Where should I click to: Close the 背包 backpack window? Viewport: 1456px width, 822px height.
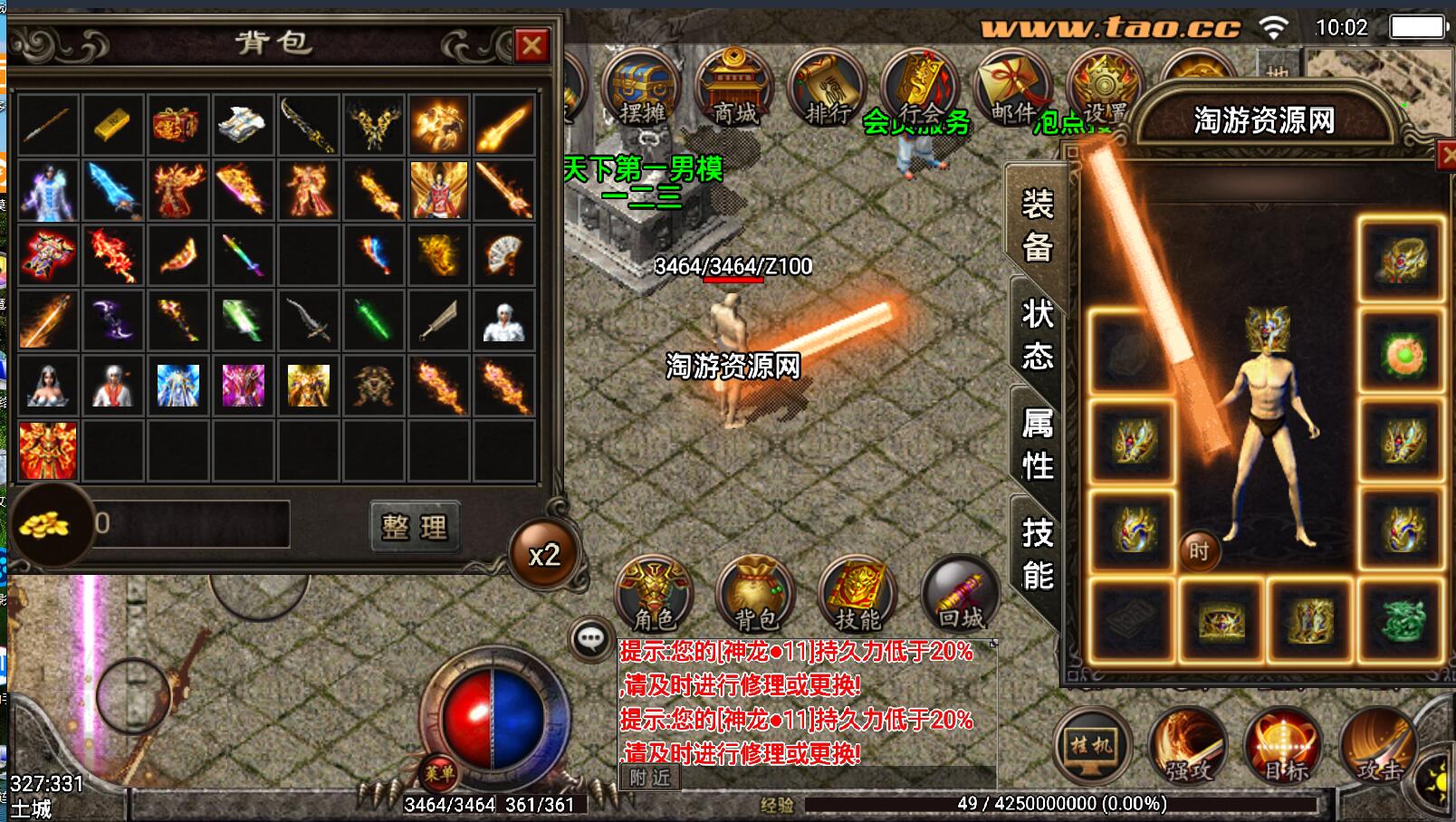pos(532,44)
